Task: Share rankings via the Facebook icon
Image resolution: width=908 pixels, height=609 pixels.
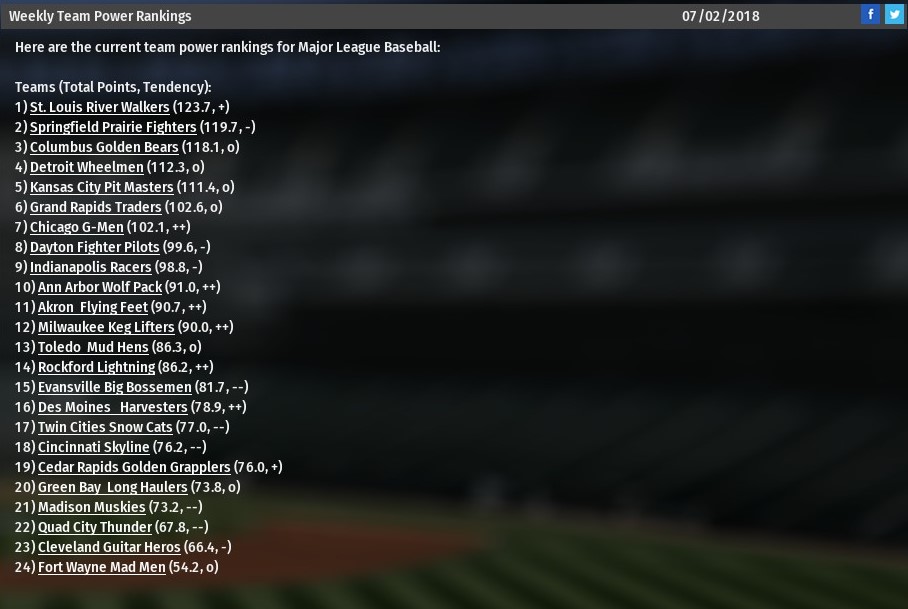Action: [871, 15]
